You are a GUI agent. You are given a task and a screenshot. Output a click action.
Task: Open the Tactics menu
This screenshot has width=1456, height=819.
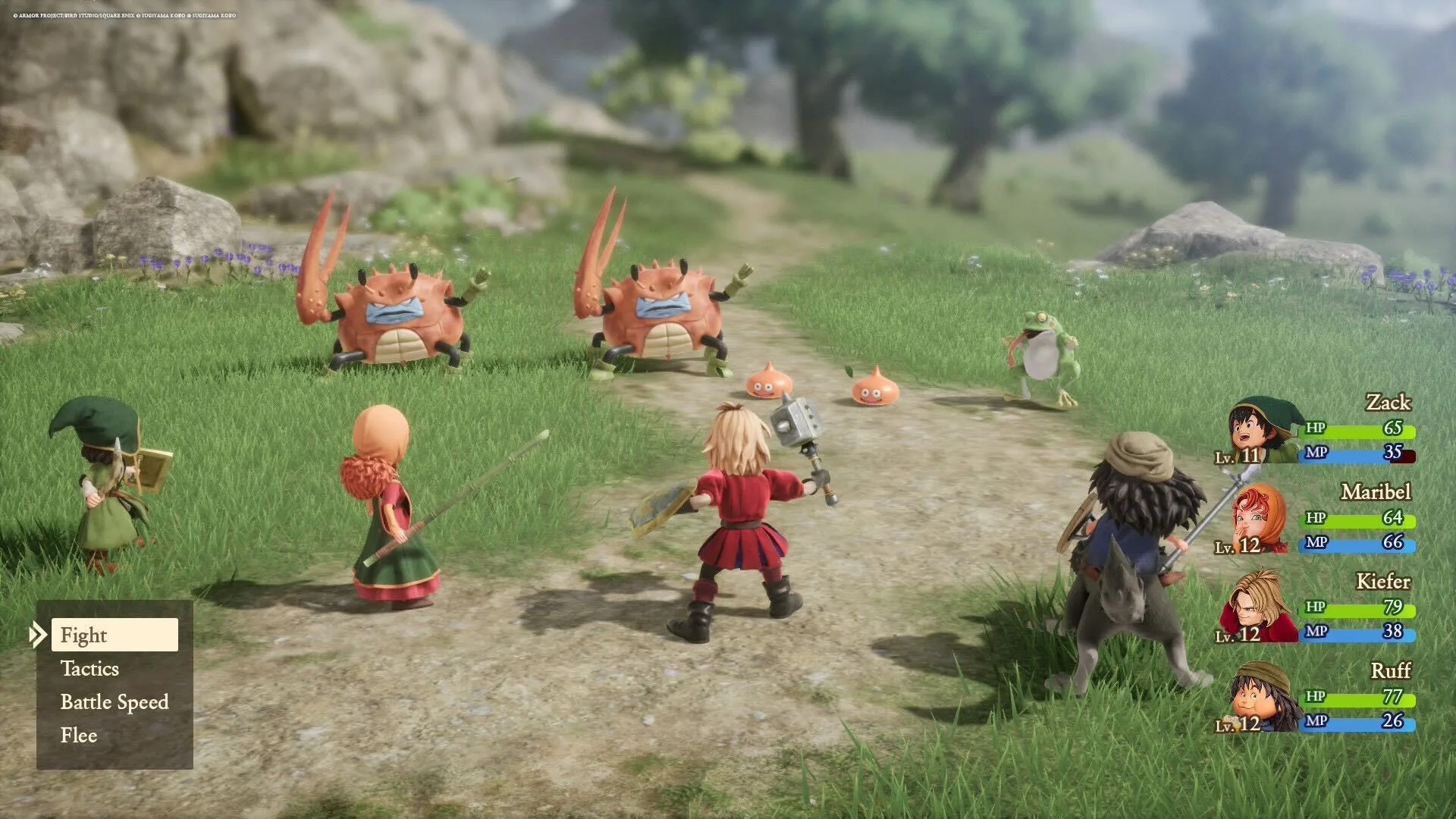(x=89, y=669)
